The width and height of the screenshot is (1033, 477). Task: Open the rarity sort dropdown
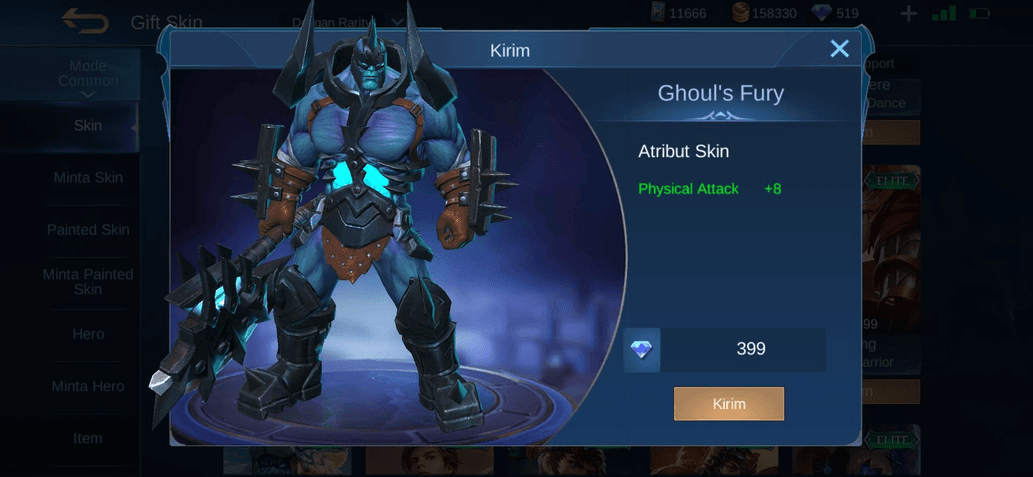coord(347,21)
